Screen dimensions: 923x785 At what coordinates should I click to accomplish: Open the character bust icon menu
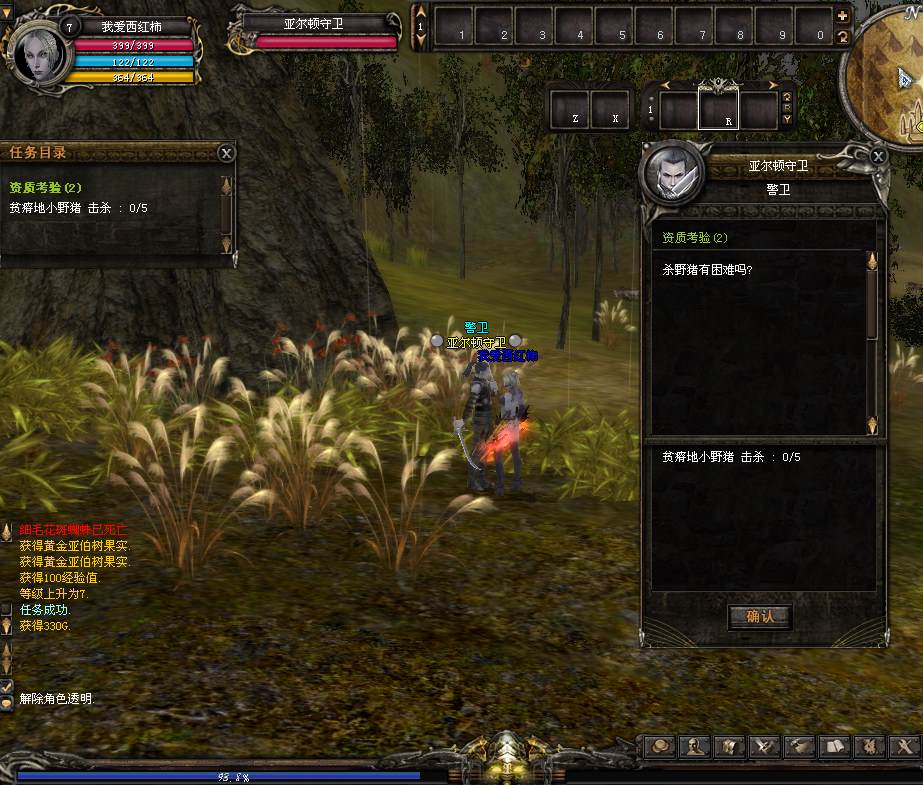[x=695, y=746]
